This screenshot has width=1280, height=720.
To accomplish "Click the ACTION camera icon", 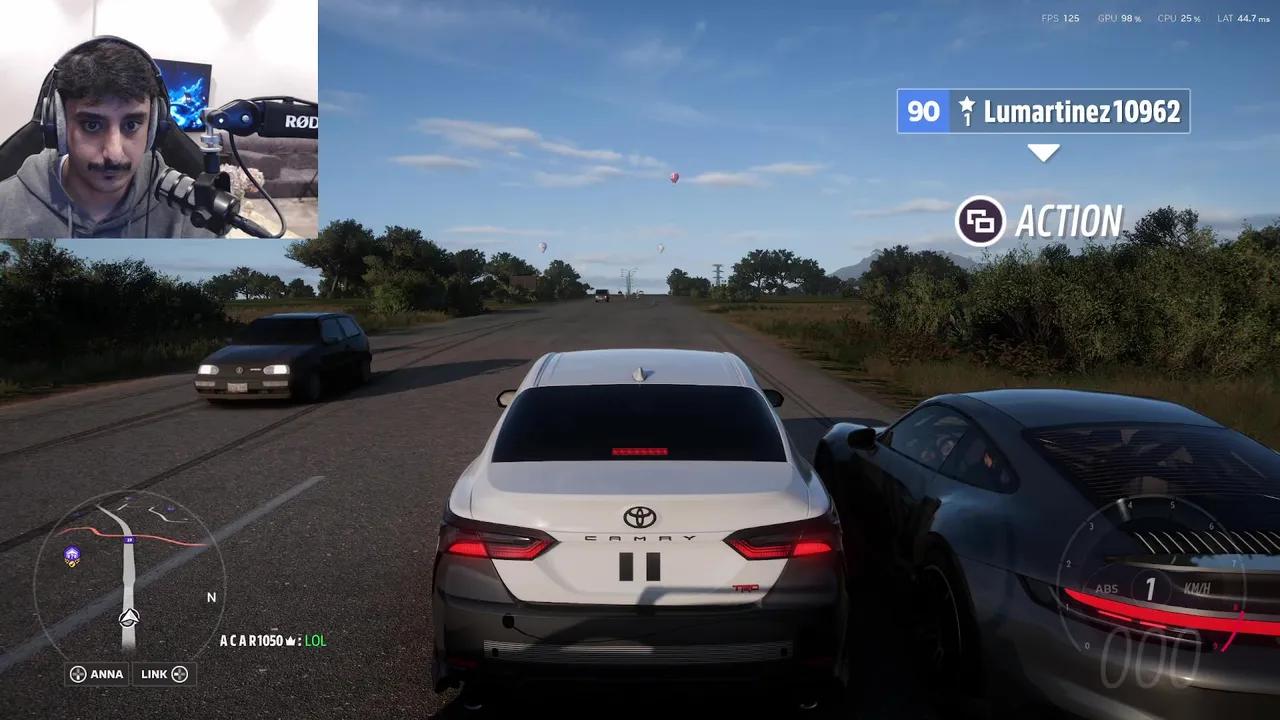I will (981, 221).
